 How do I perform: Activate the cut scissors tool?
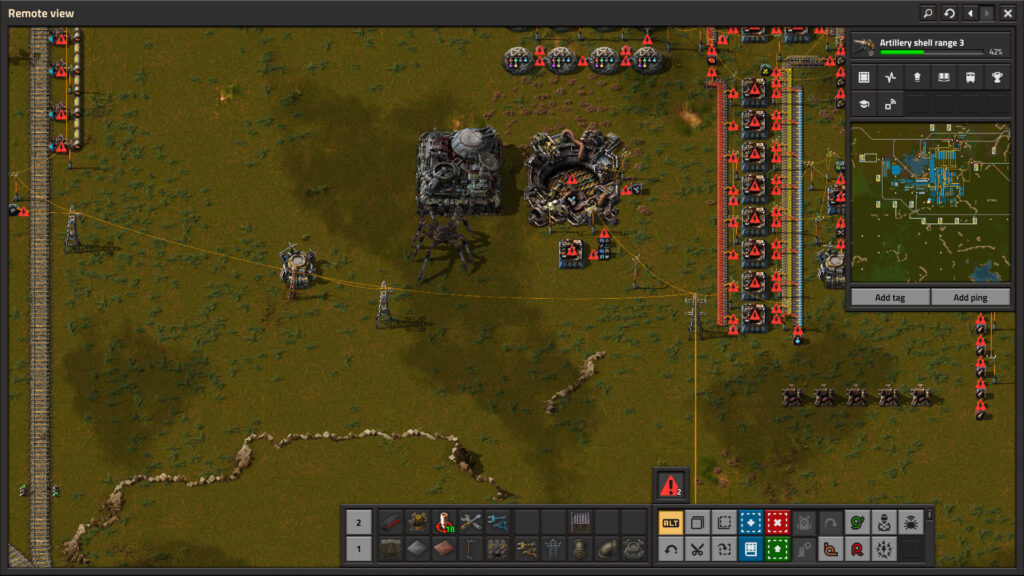point(697,549)
